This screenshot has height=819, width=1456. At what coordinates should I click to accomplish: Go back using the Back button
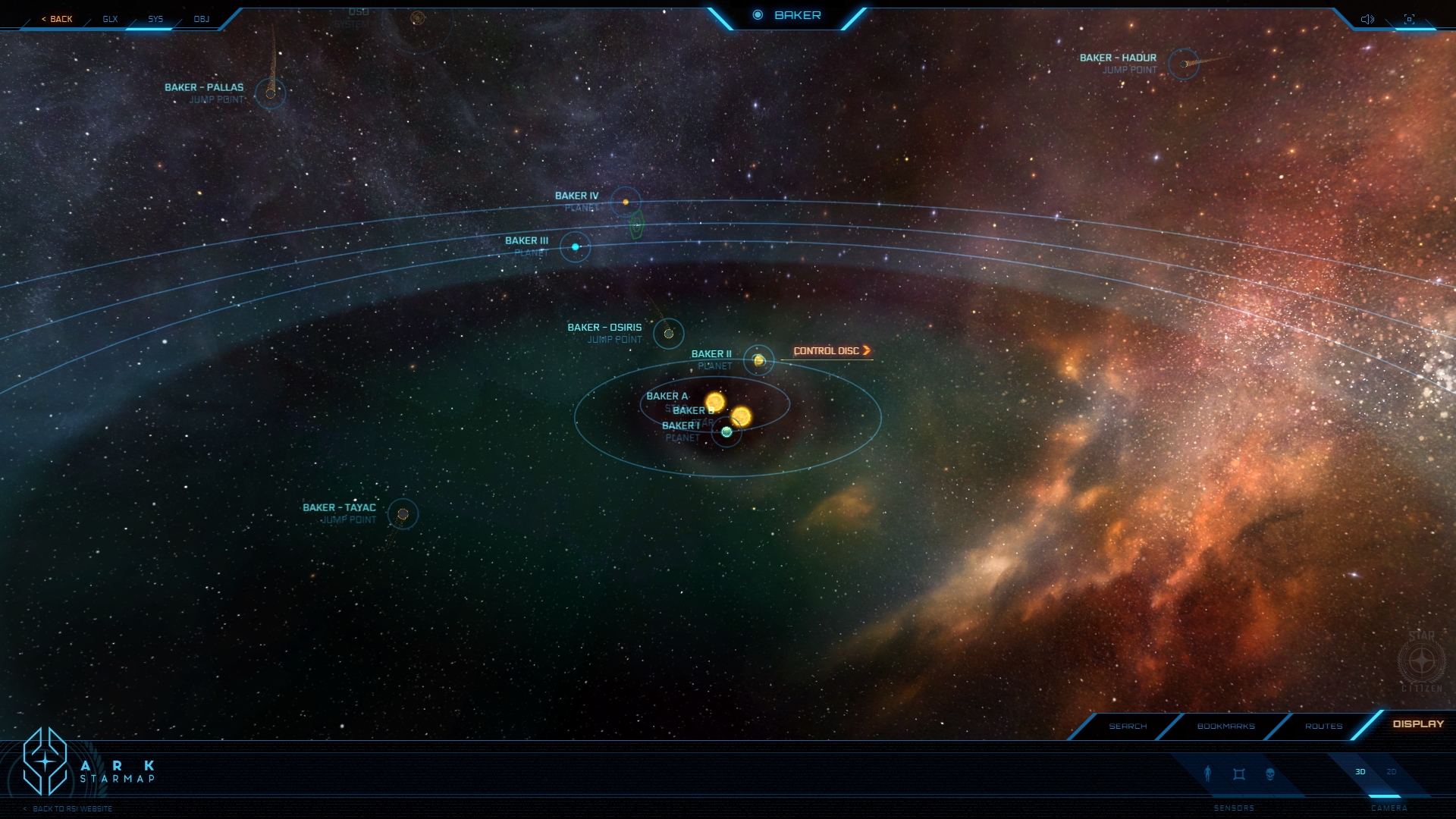click(58, 19)
